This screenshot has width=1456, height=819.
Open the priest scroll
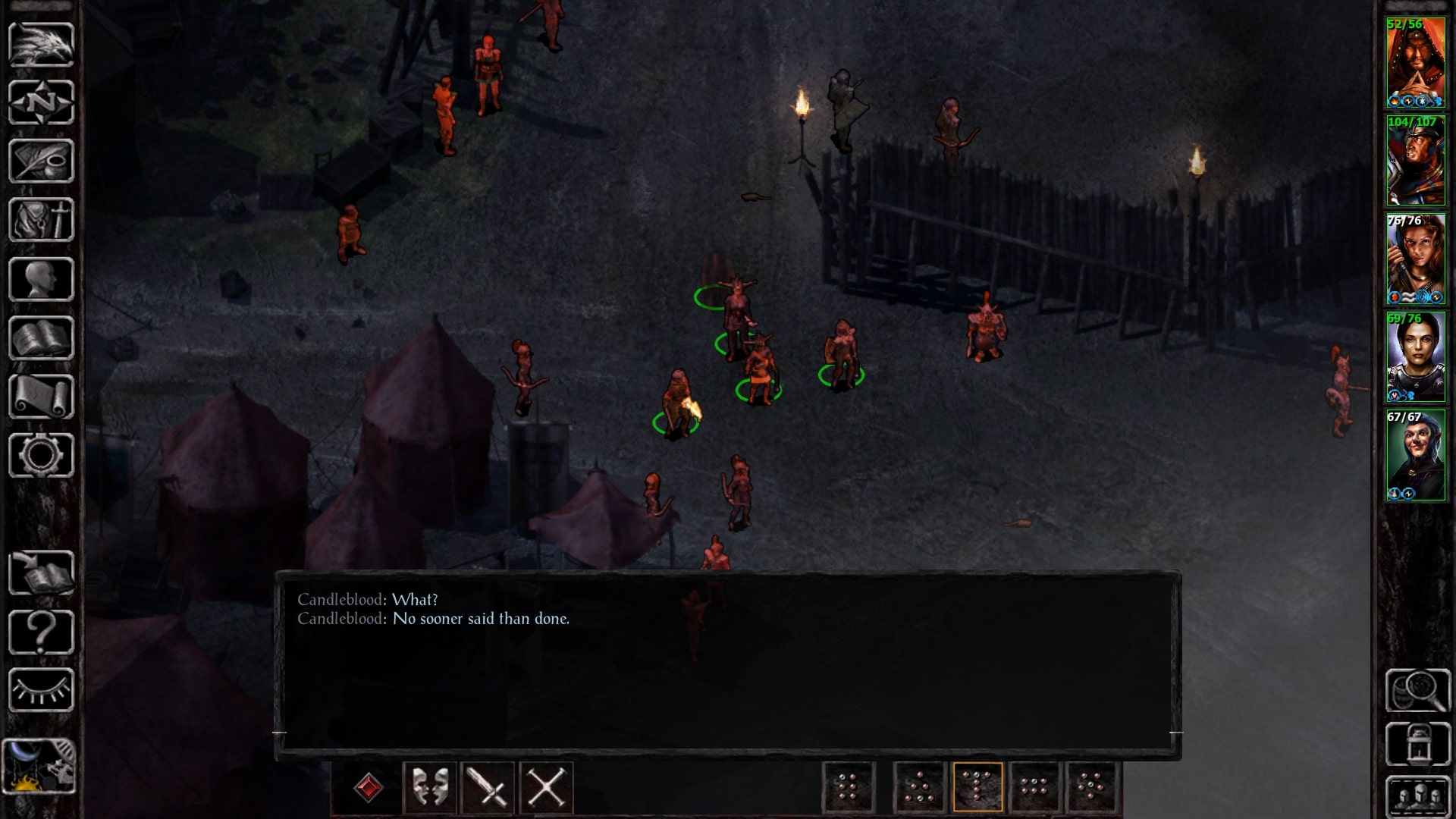41,397
